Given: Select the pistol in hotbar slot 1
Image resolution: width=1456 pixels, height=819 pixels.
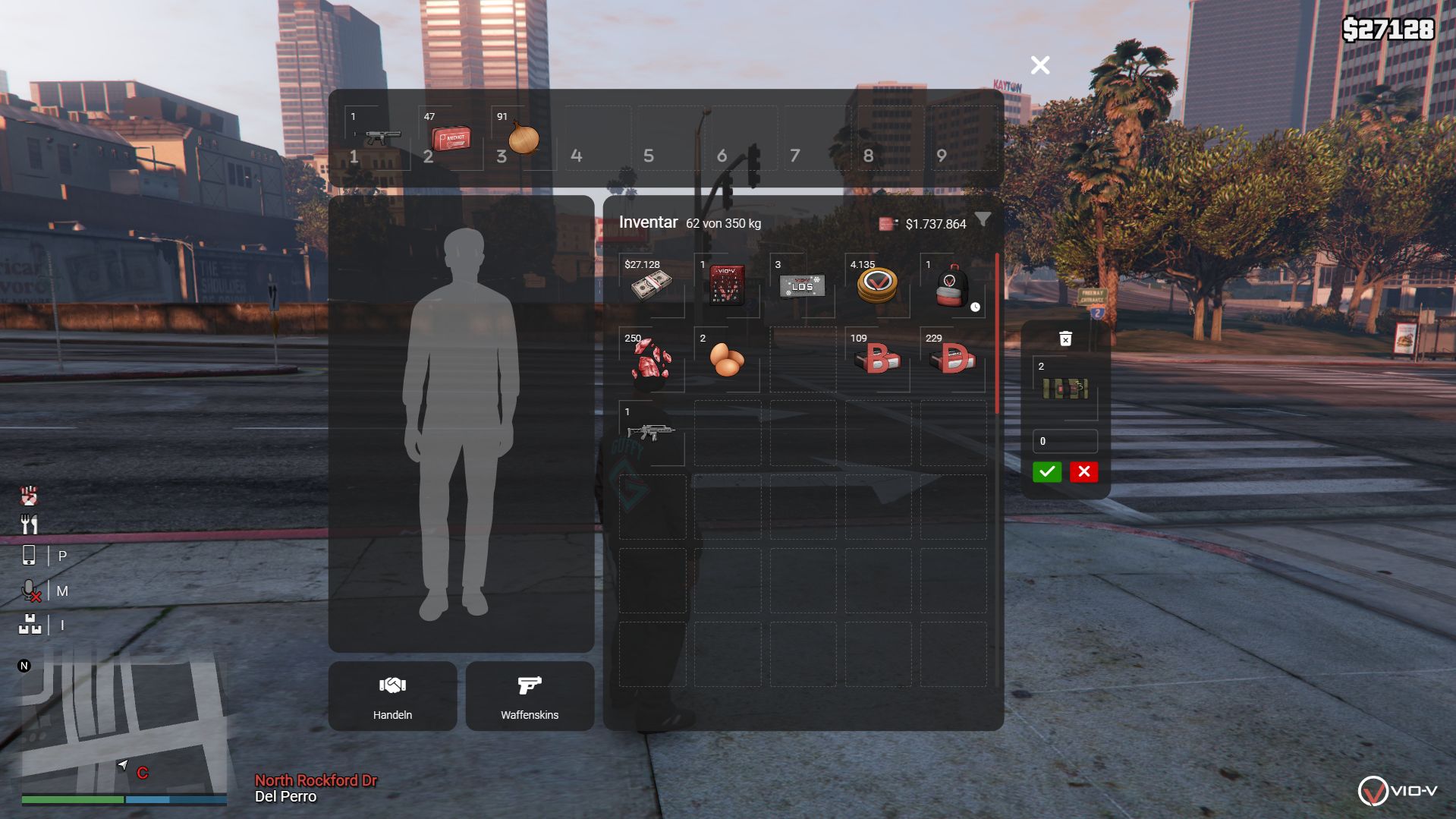Looking at the screenshot, I should pos(378,138).
